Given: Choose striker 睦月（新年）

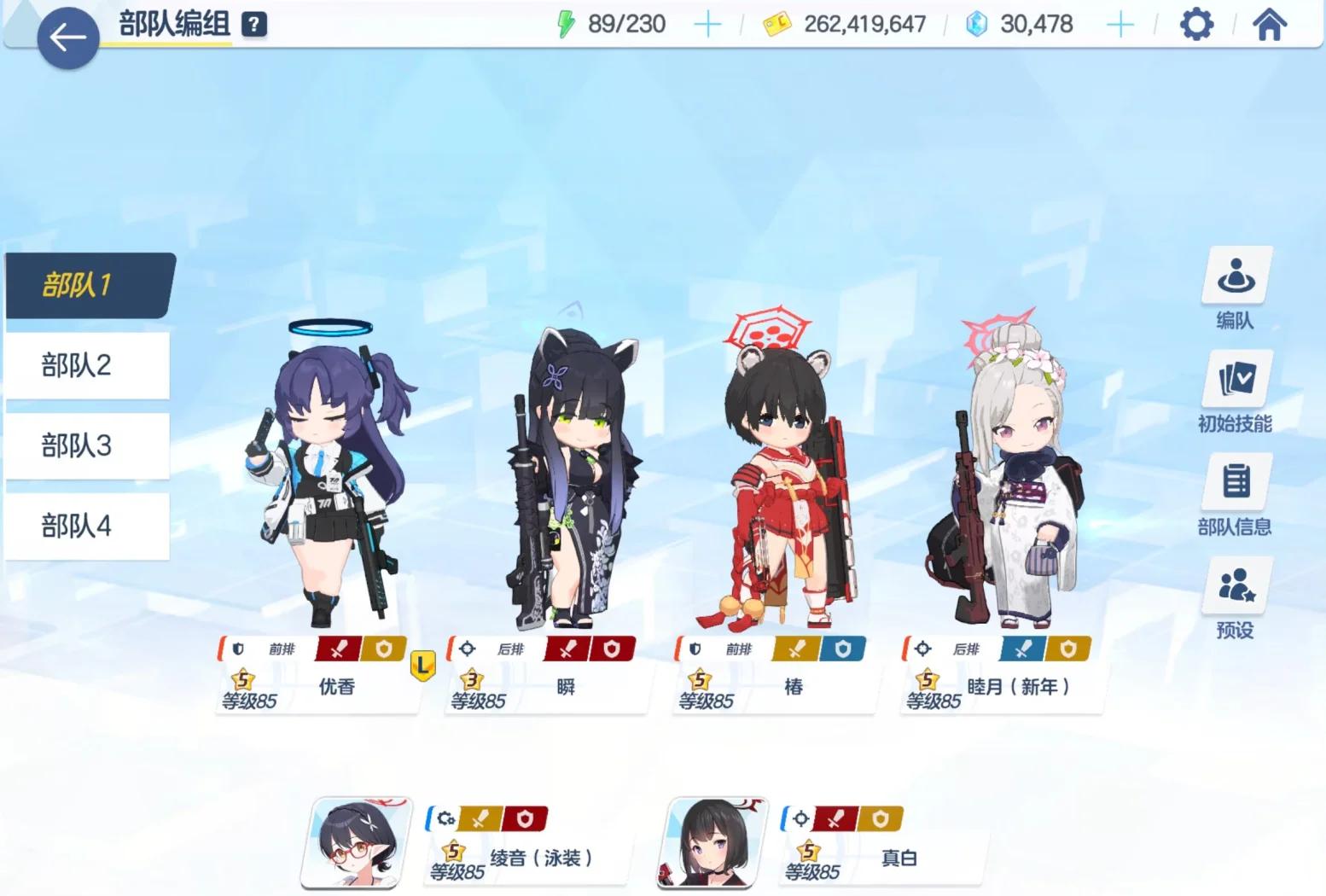Looking at the screenshot, I should [1011, 478].
